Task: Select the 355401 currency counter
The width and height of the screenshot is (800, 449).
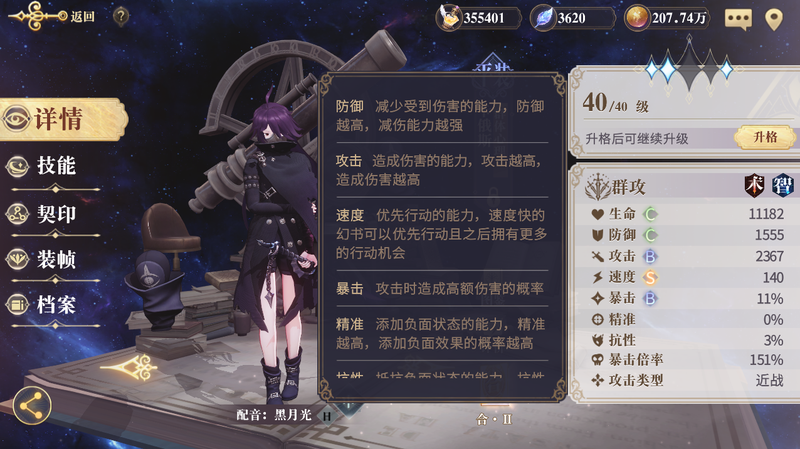Action: click(480, 18)
